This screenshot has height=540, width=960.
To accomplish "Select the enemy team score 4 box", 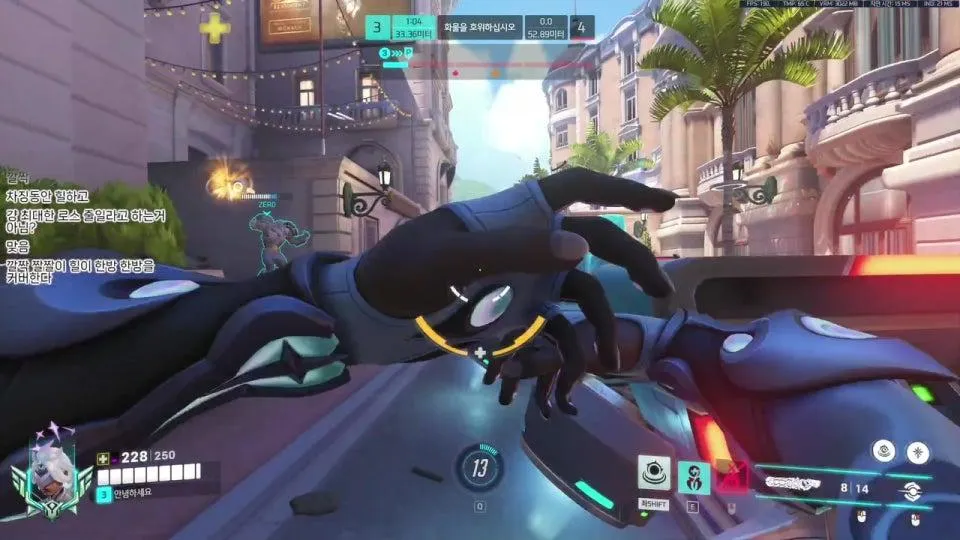I will [583, 28].
